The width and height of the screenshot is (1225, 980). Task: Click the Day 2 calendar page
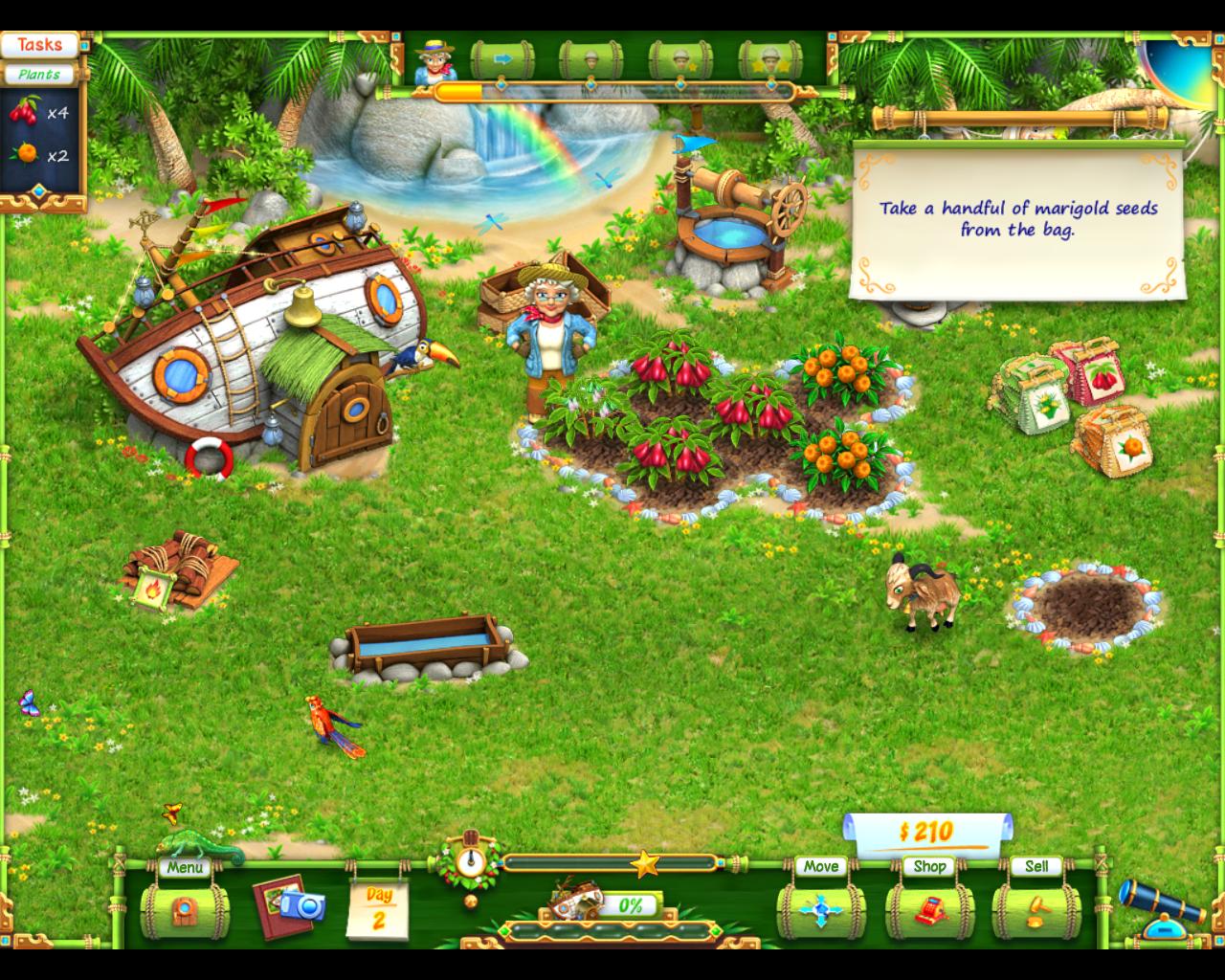pos(379,910)
